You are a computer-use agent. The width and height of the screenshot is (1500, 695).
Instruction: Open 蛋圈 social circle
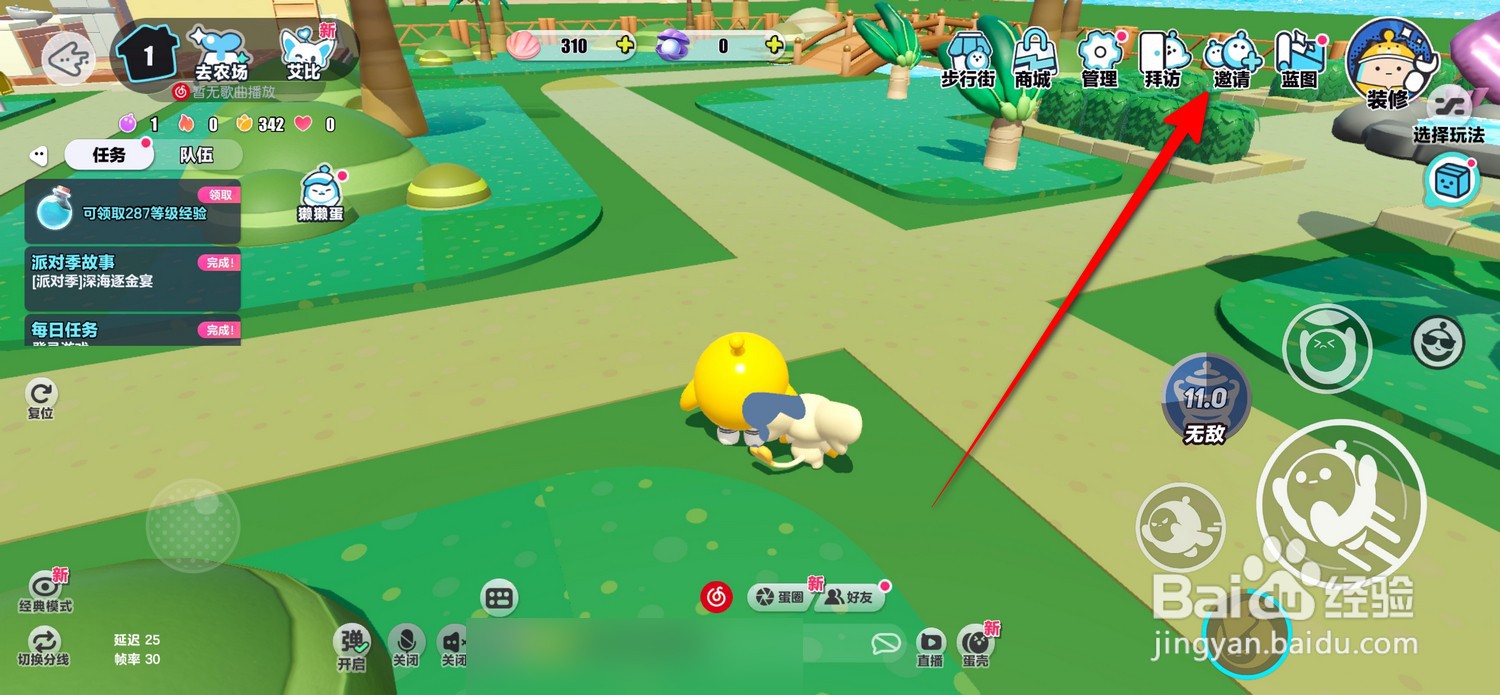(x=781, y=598)
